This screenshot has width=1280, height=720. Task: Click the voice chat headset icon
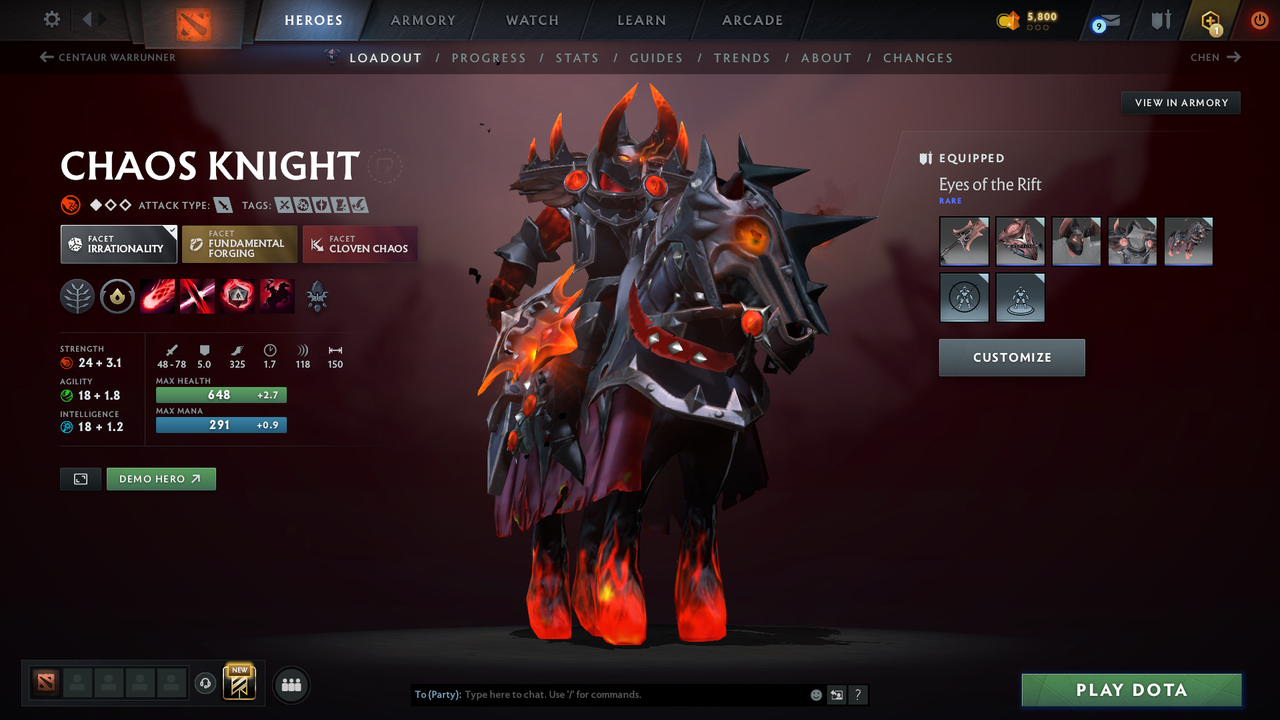coord(207,684)
